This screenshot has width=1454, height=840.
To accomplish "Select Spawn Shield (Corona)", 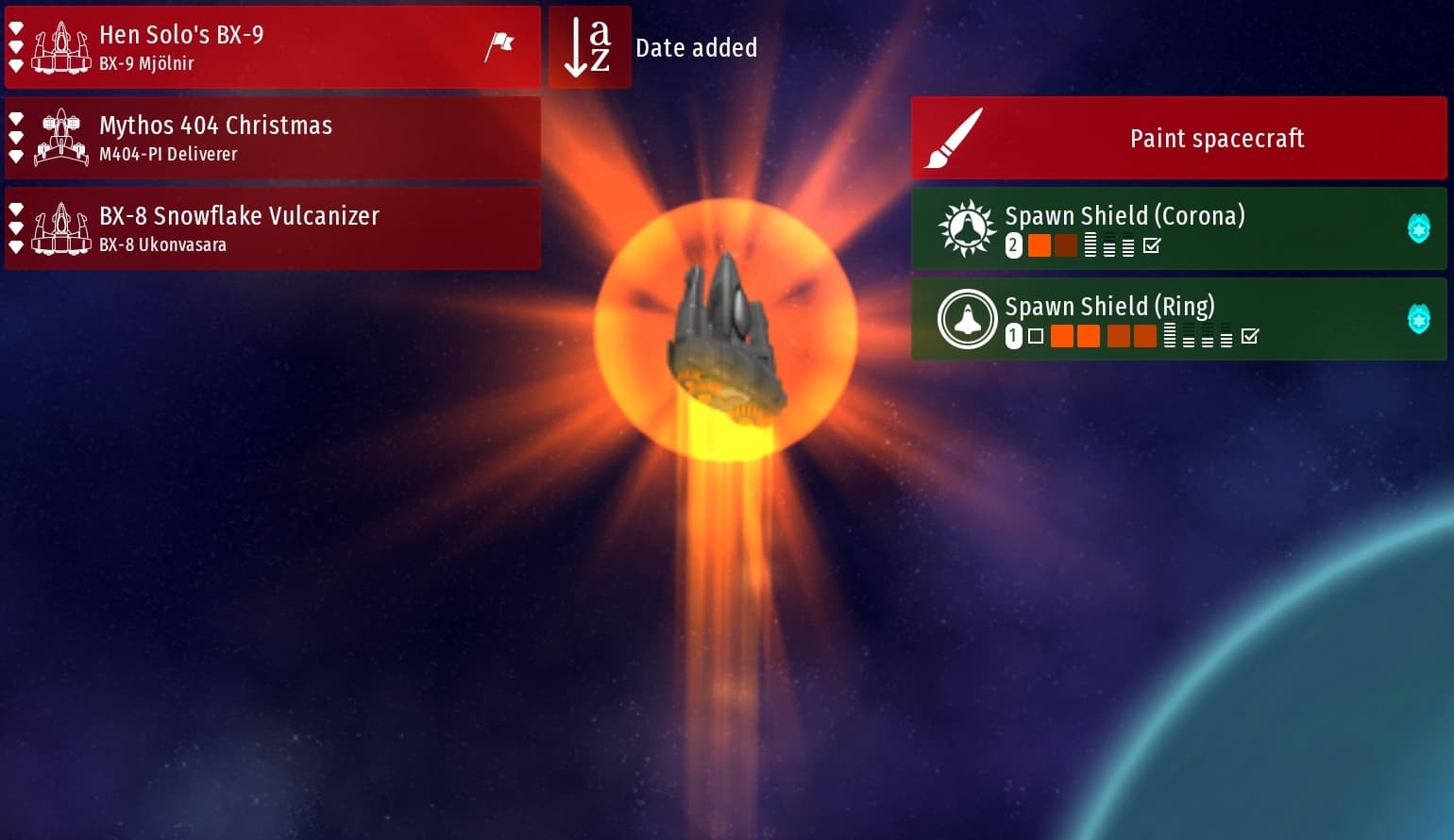I will coord(1178,228).
